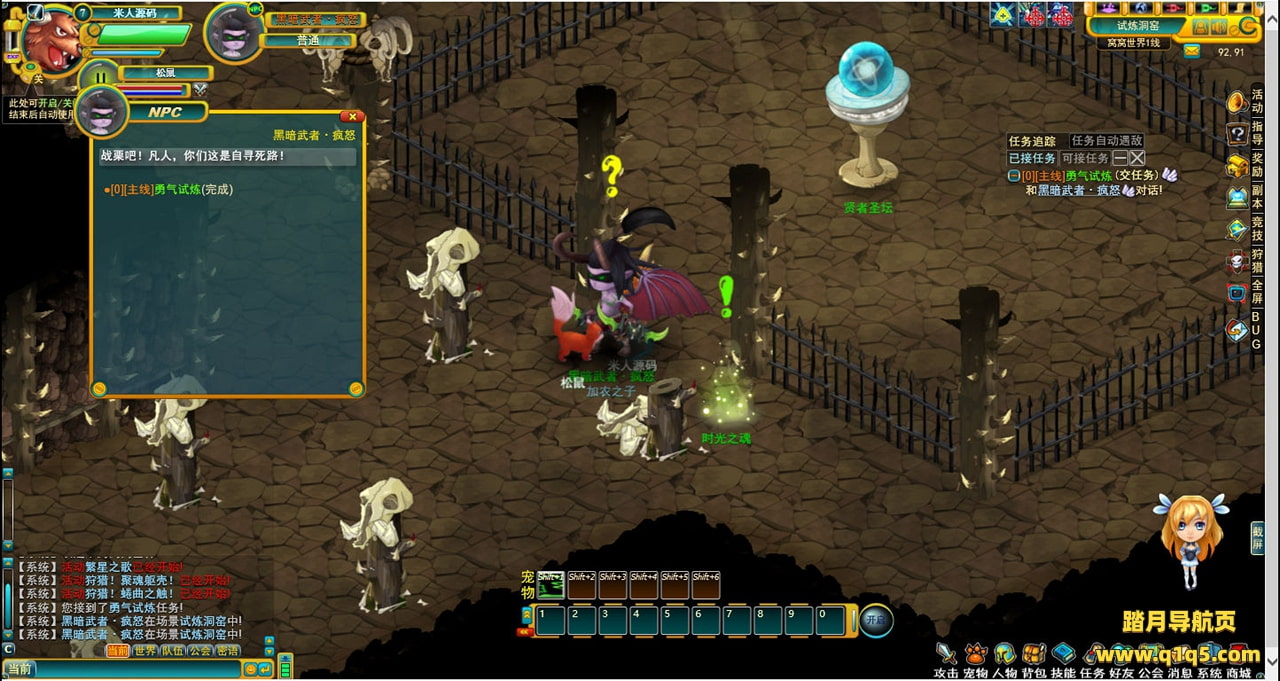This screenshot has width=1280, height=681.
Task: Switch chat to the 世界 tab
Action: tap(145, 651)
